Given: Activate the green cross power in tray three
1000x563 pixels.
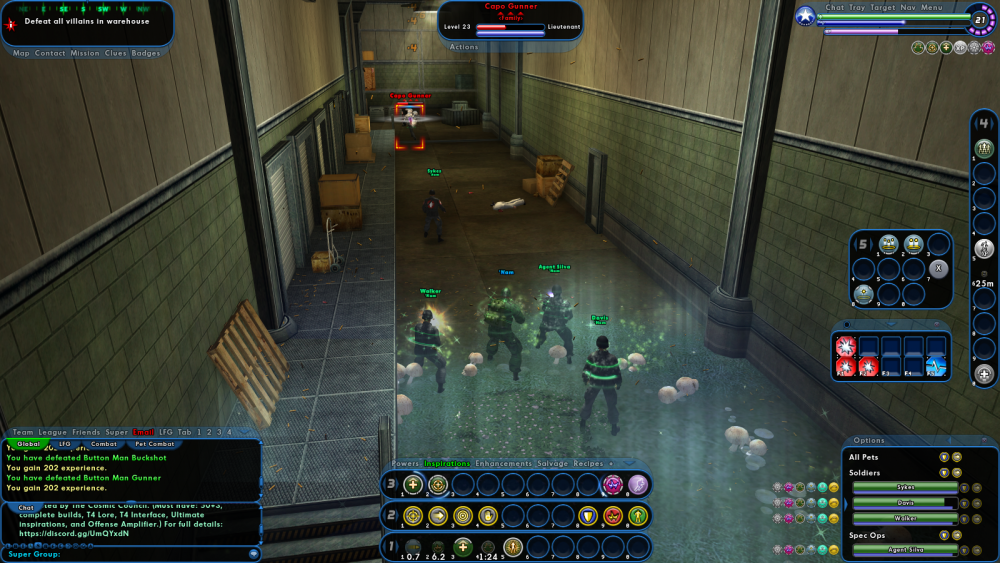Looking at the screenshot, I should point(413,485).
